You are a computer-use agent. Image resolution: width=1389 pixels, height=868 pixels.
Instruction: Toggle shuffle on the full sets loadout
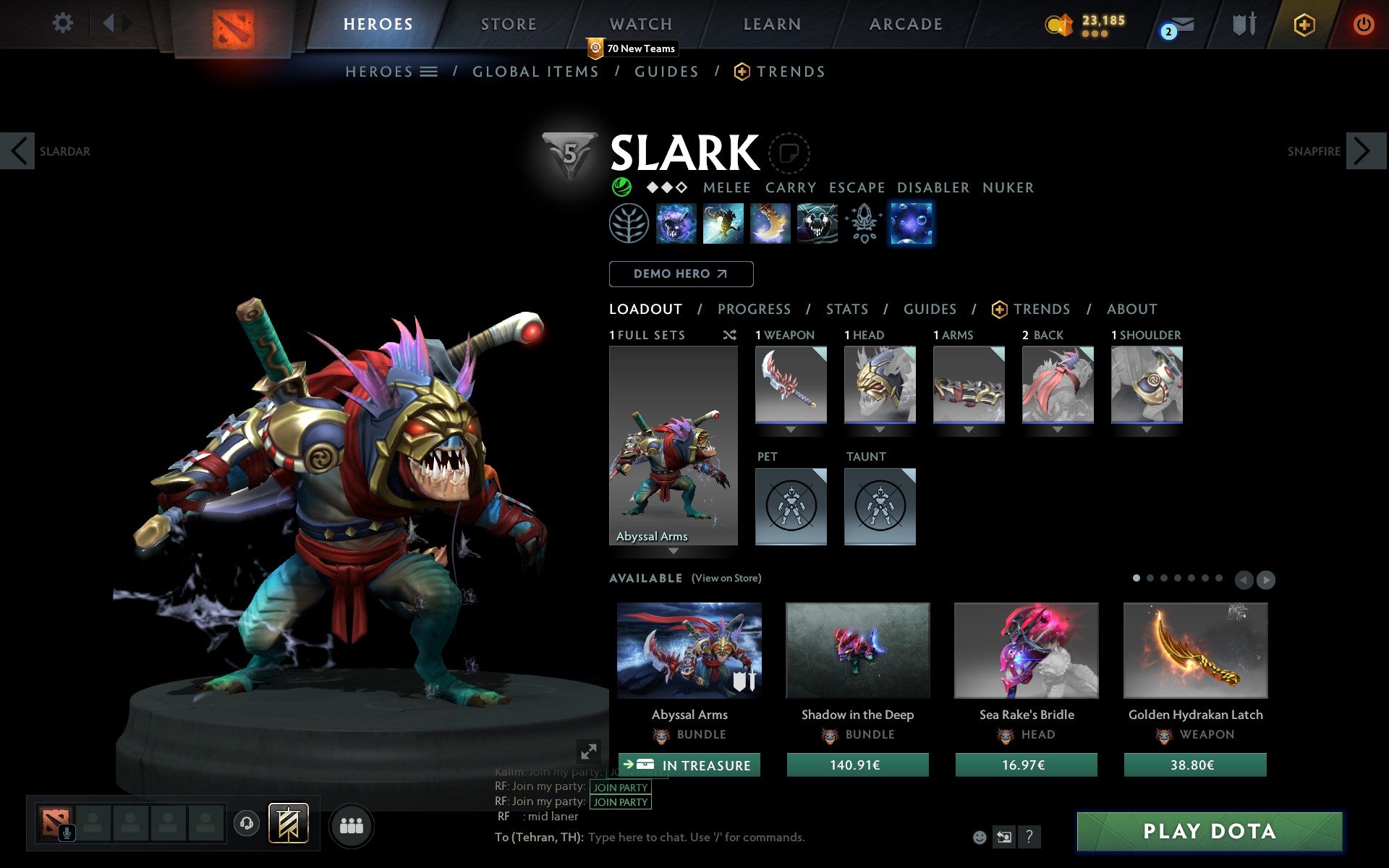click(x=729, y=335)
